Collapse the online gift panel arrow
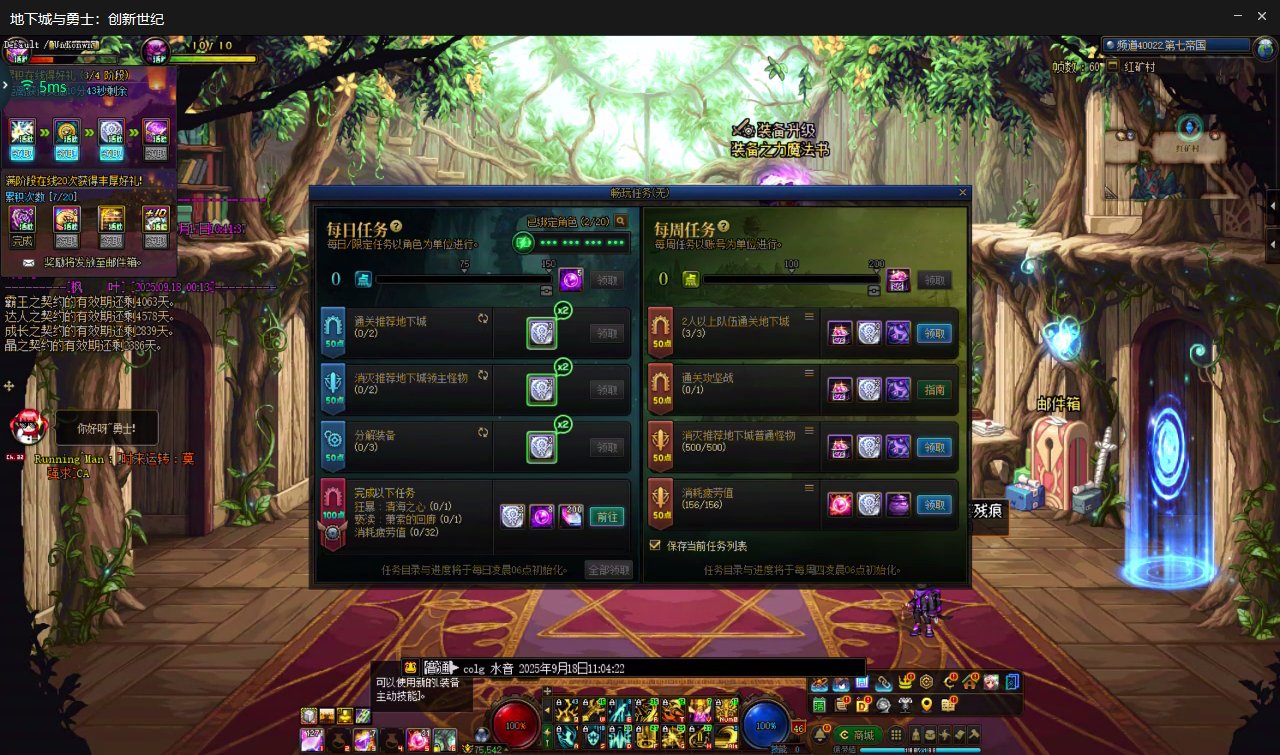This screenshot has width=1280, height=755. coord(5,85)
